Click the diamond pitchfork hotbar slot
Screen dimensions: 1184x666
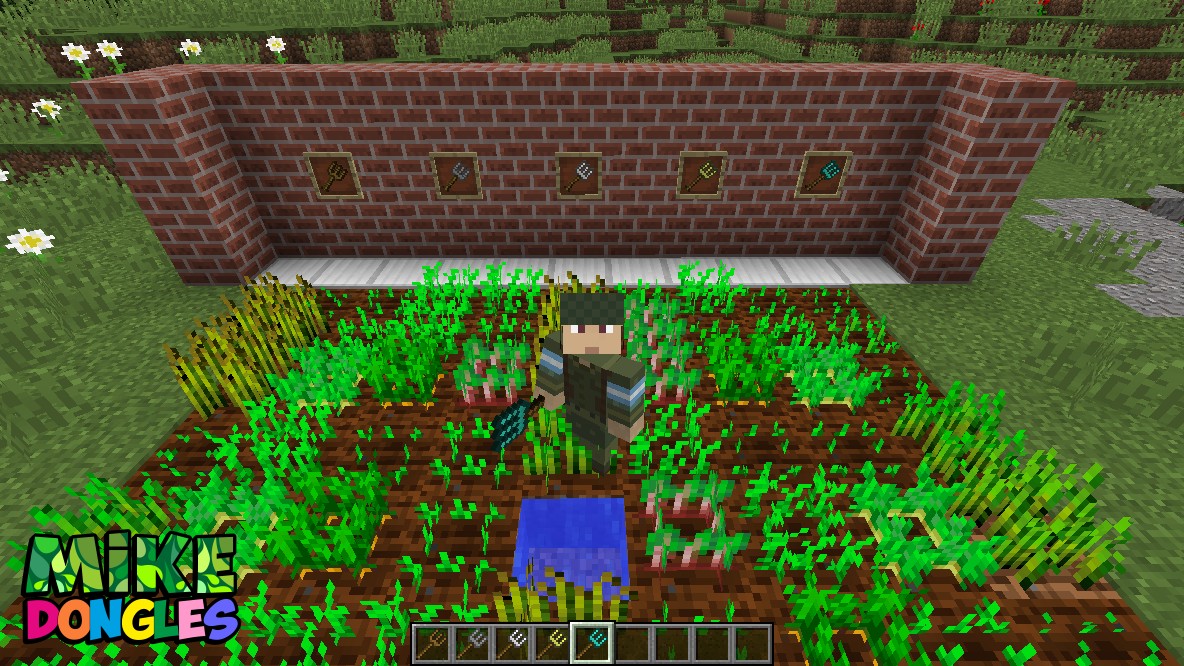coord(592,642)
